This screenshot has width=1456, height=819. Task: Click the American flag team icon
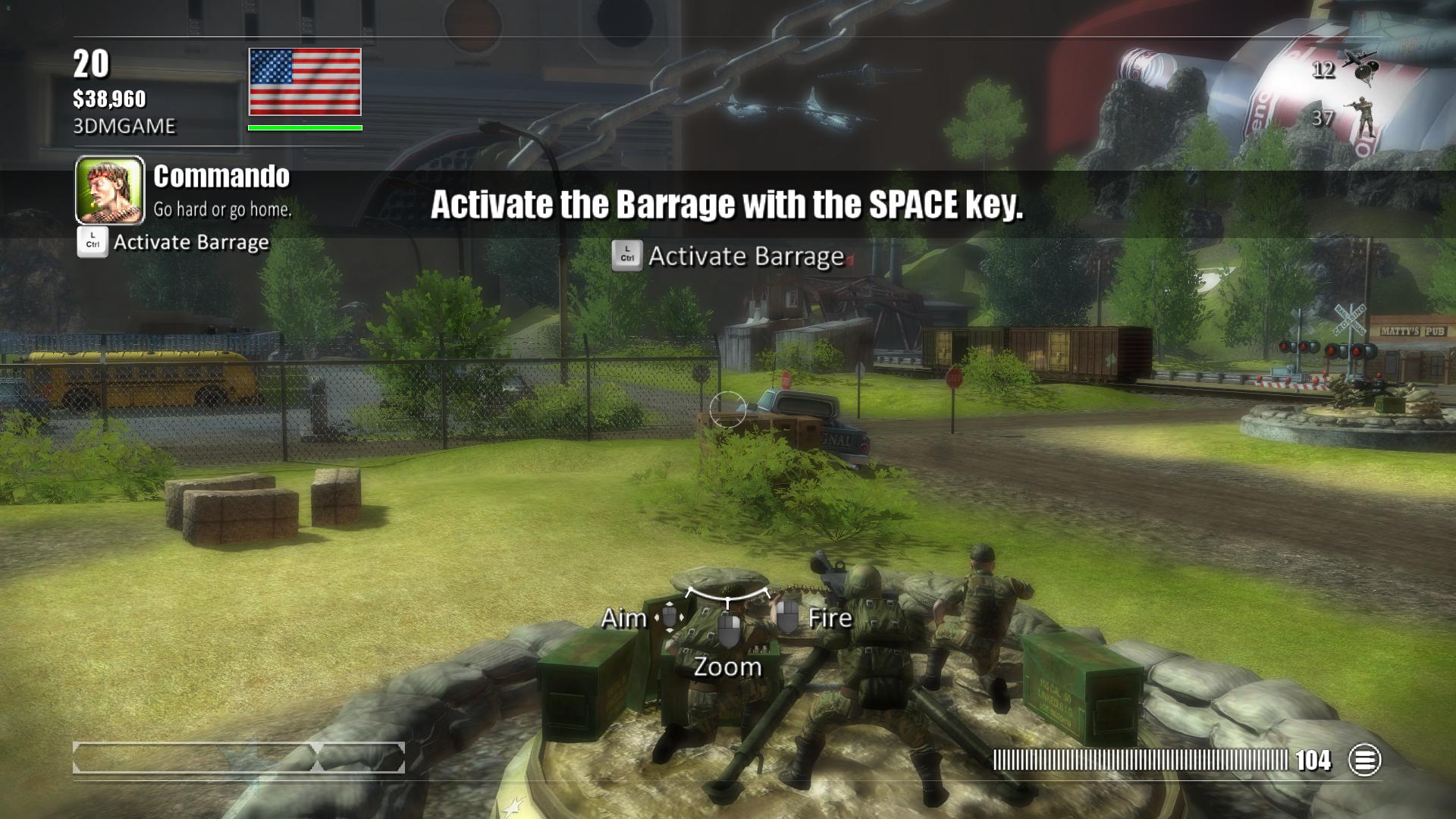[305, 82]
